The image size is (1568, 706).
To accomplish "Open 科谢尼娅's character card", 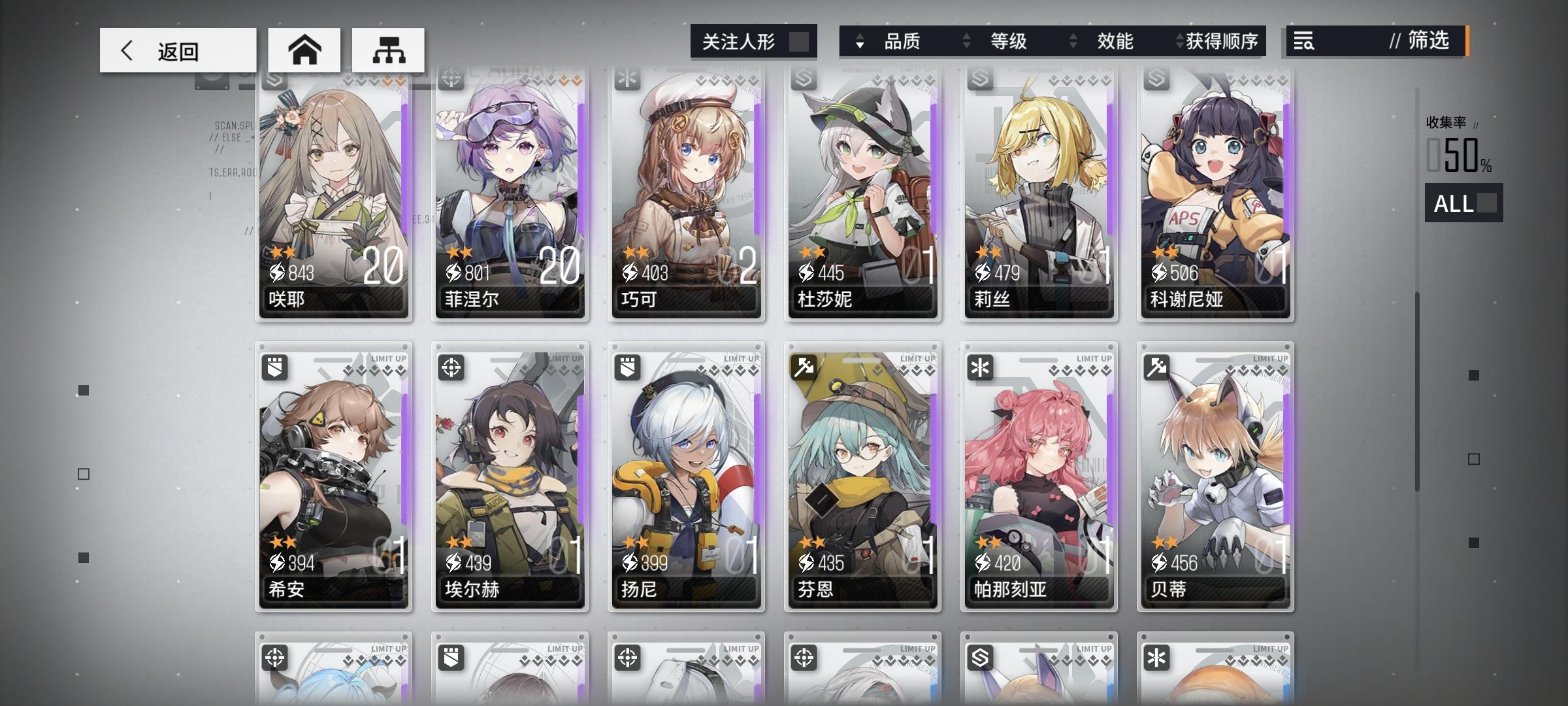I will click(1215, 196).
